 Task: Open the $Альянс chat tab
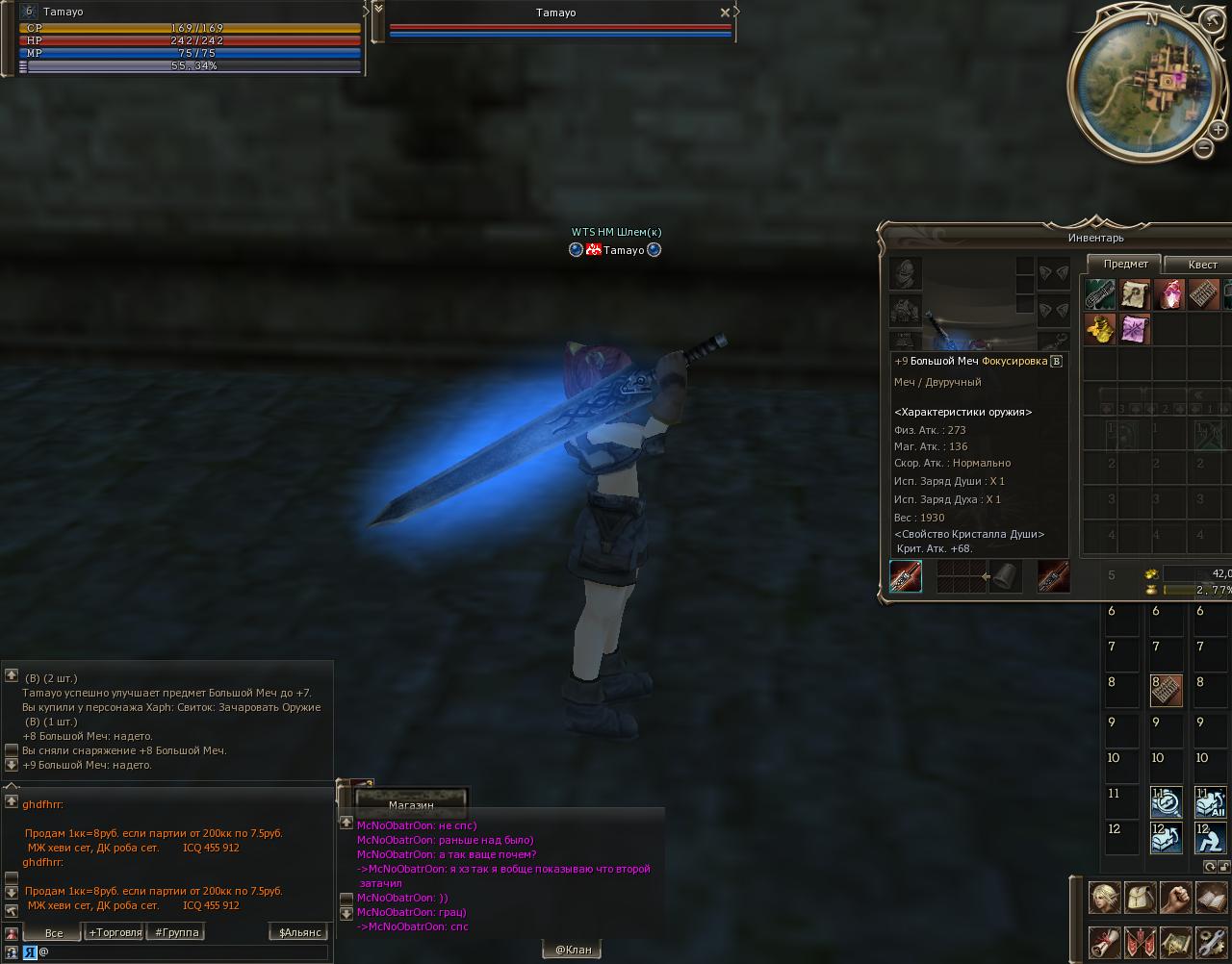298,932
